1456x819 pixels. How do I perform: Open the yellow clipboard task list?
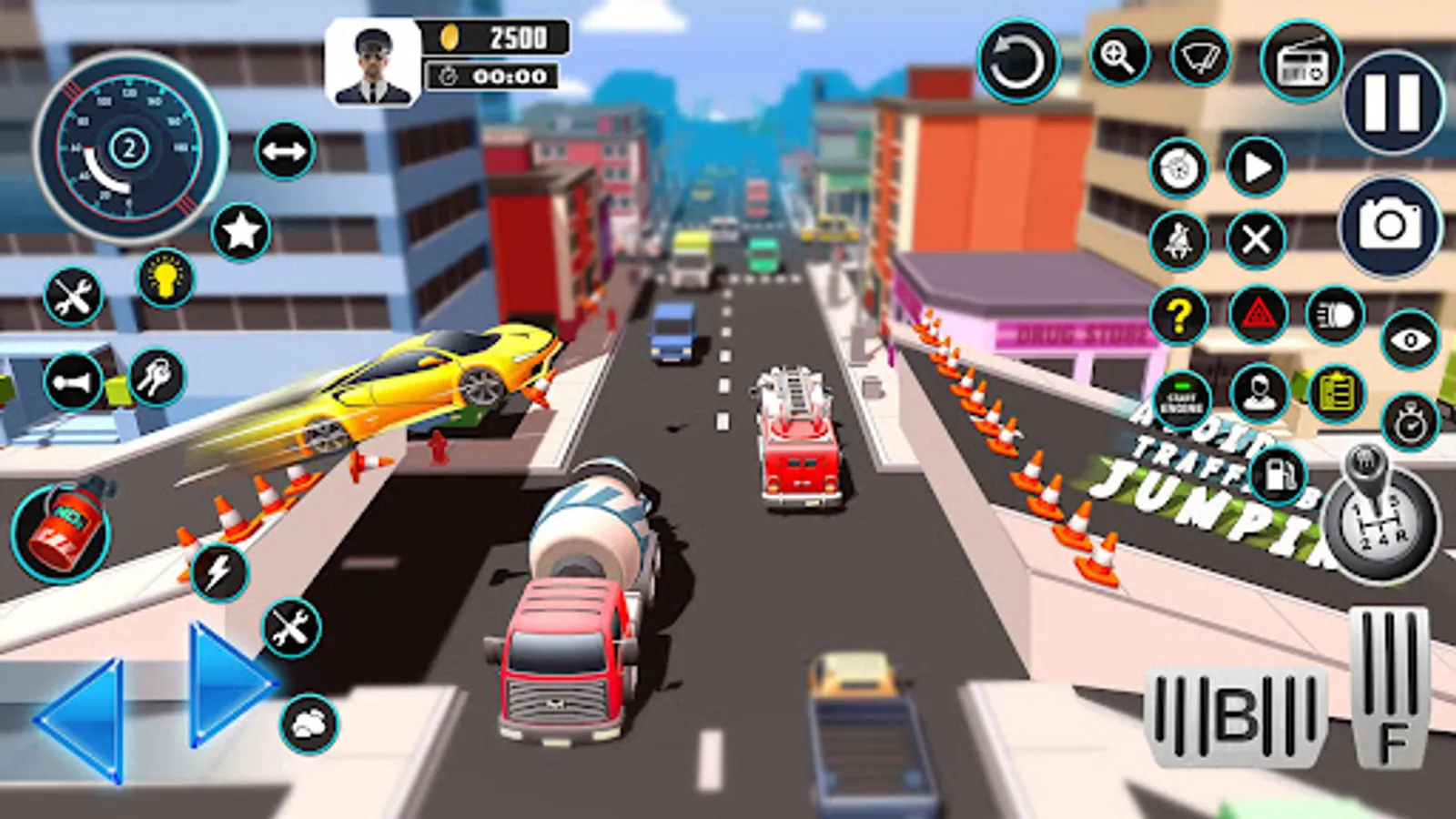(x=1336, y=394)
